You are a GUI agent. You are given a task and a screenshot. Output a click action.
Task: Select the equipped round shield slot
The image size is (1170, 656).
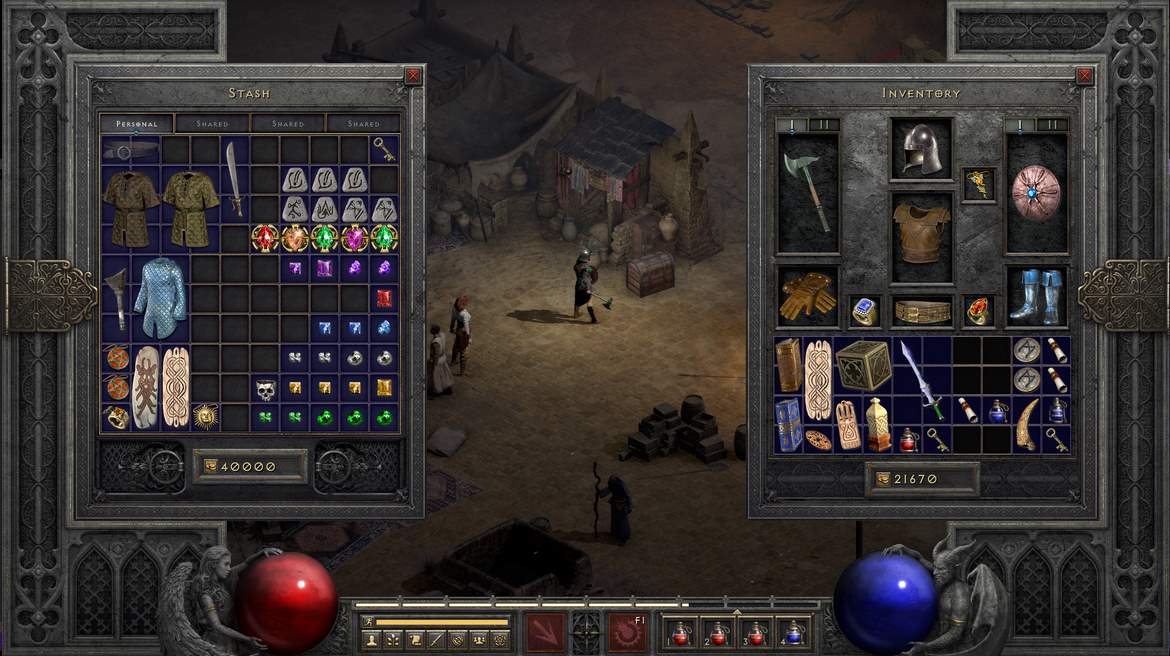[x=1036, y=192]
